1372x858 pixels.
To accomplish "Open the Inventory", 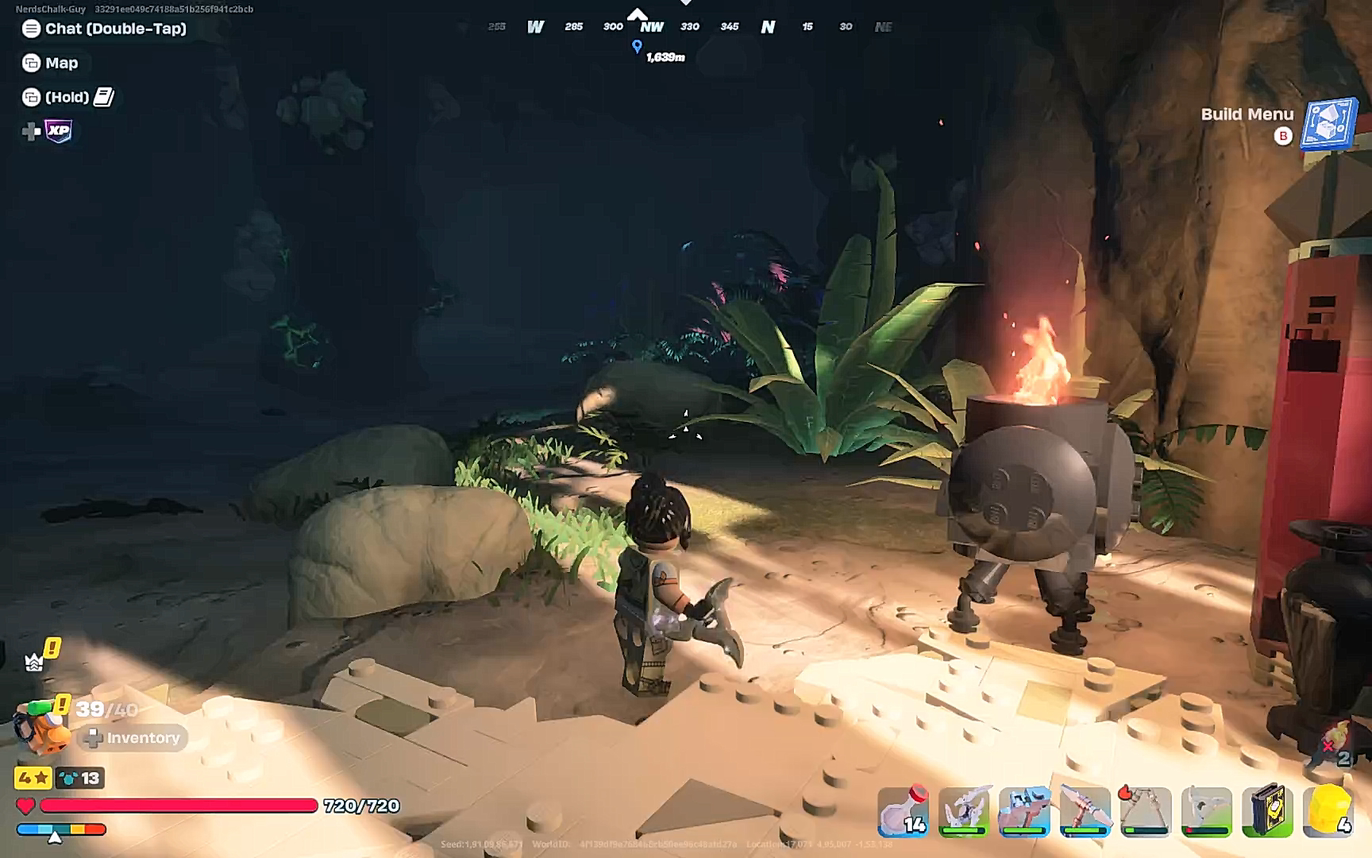I will (x=132, y=738).
